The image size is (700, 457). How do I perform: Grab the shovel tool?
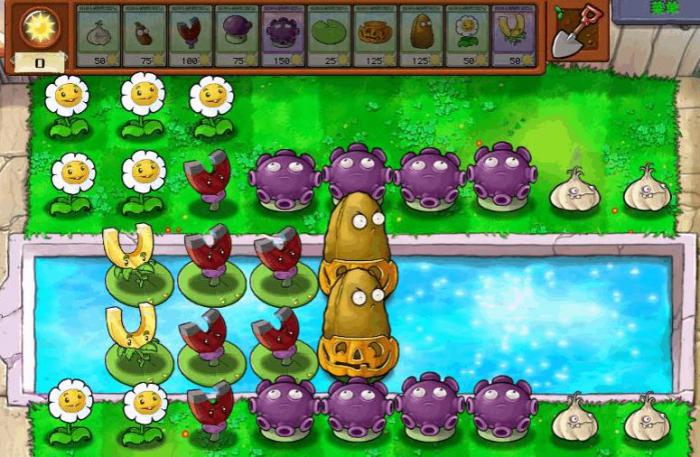pos(574,33)
